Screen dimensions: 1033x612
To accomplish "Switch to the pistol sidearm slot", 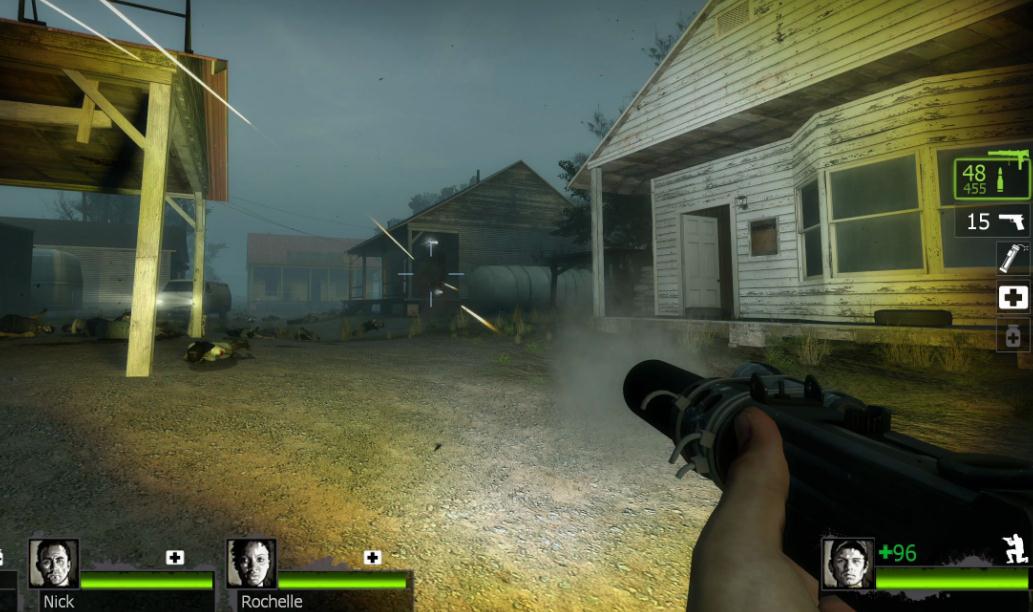I will [993, 221].
